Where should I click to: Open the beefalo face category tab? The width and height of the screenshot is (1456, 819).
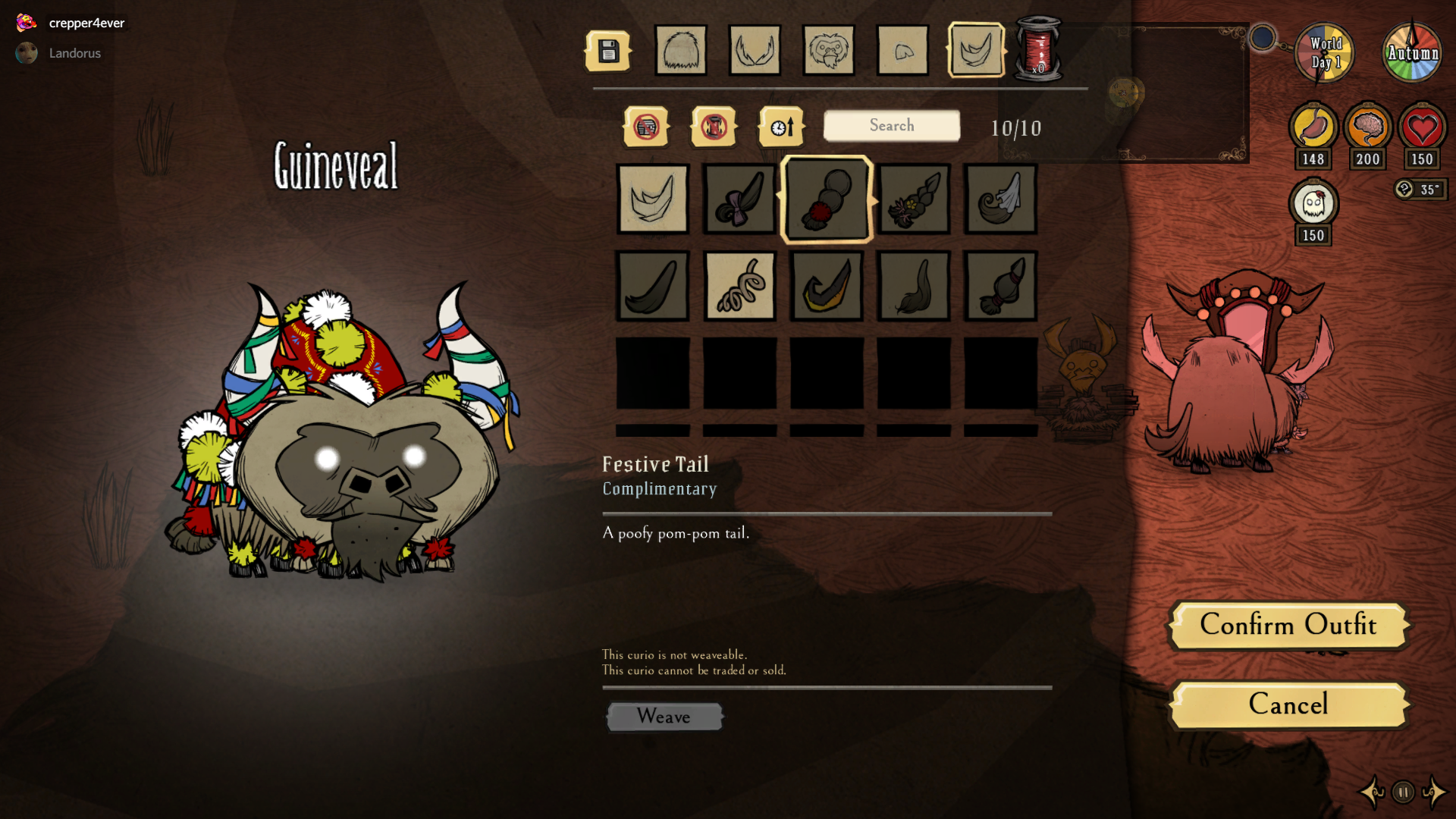click(828, 52)
